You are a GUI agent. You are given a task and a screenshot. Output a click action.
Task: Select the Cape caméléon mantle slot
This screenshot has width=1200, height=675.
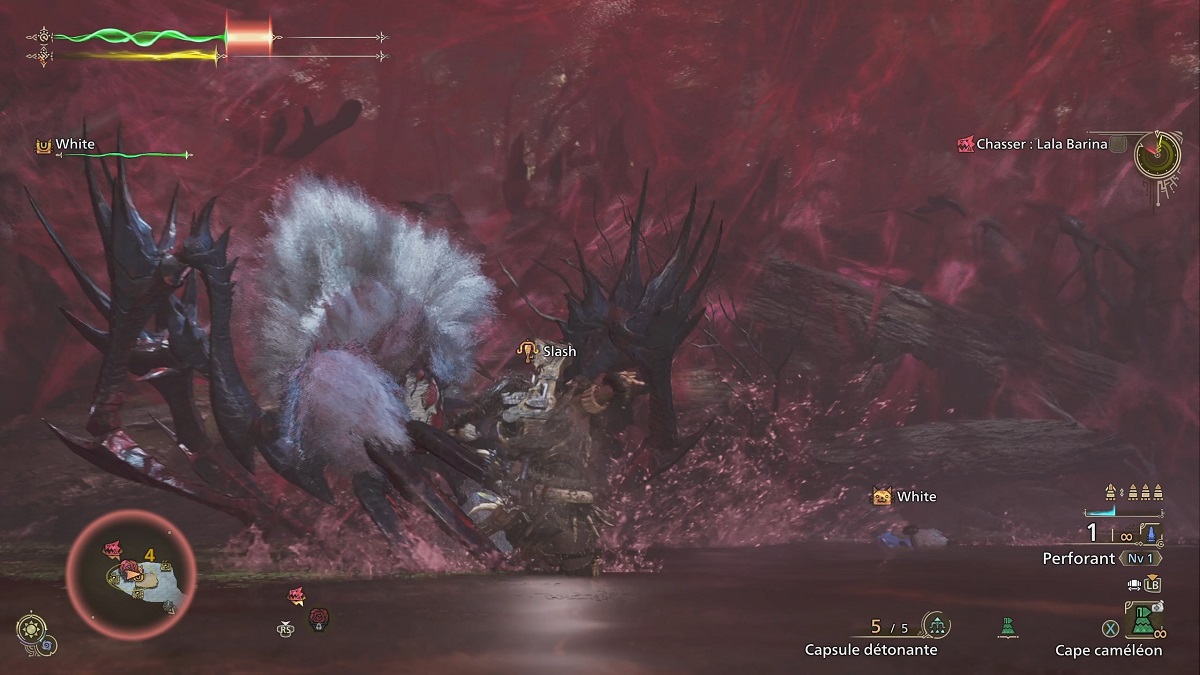[1142, 622]
